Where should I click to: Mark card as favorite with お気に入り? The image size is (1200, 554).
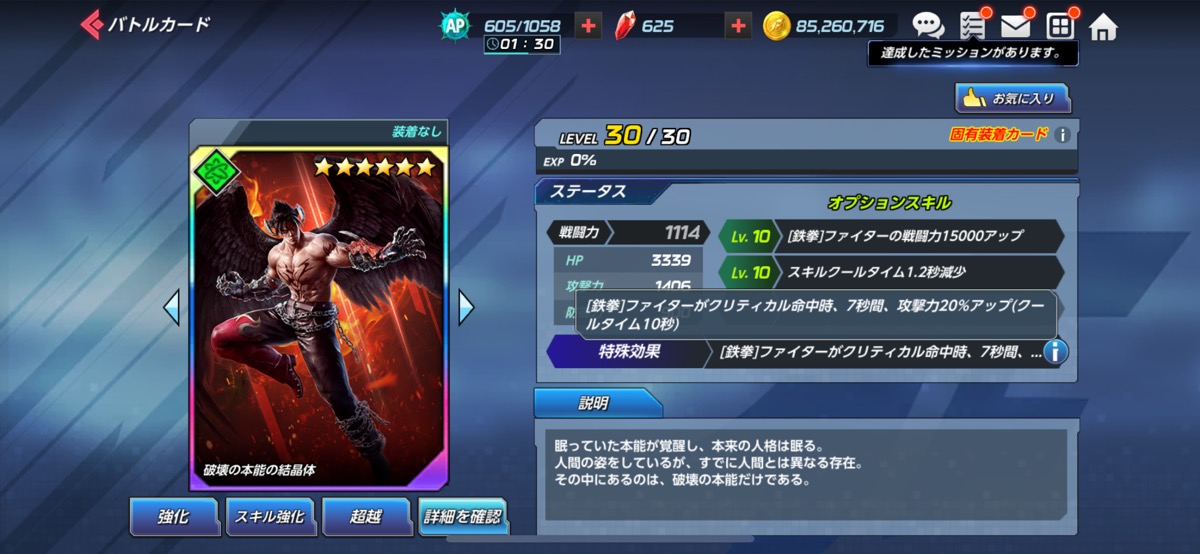[1012, 98]
